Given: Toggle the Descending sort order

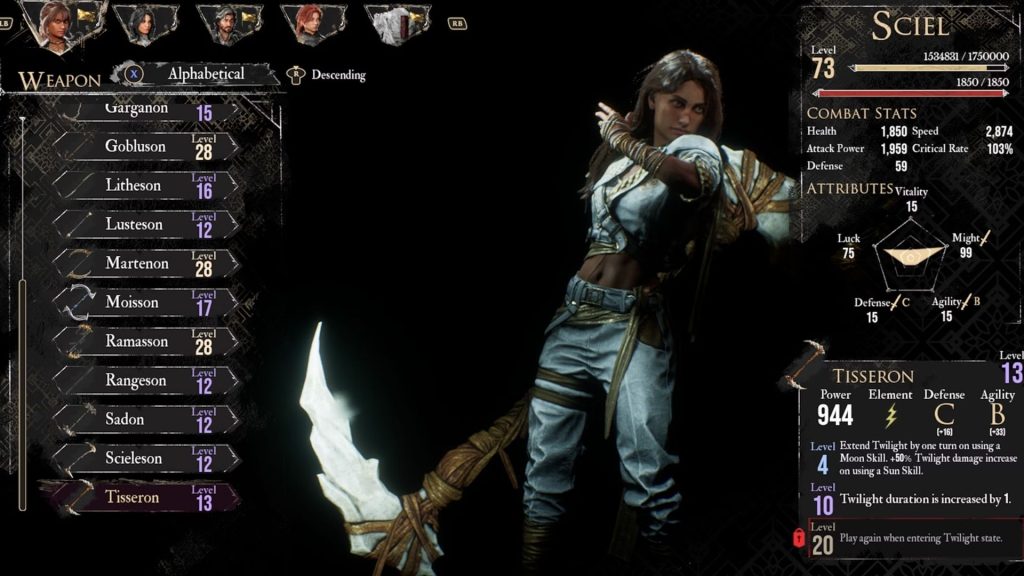Looking at the screenshot, I should click(x=337, y=75).
